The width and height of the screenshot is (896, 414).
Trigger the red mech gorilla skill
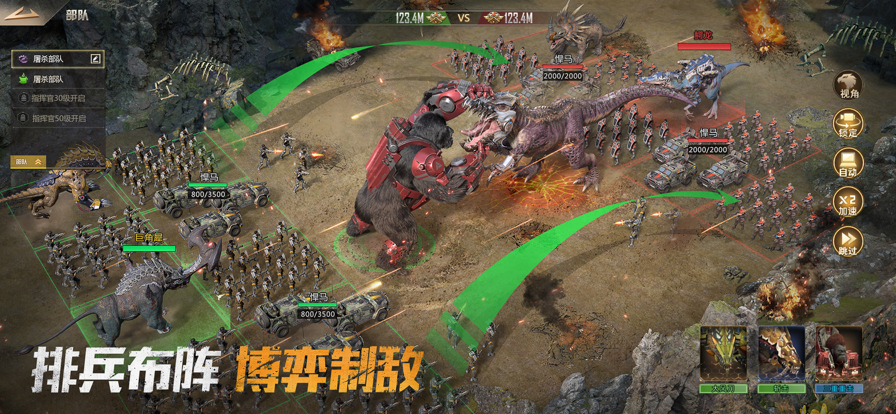838,355
